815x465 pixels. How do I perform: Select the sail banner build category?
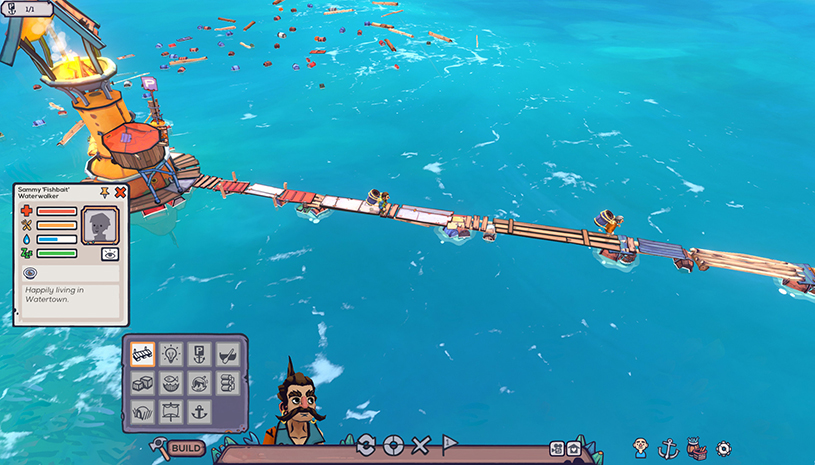click(x=170, y=410)
